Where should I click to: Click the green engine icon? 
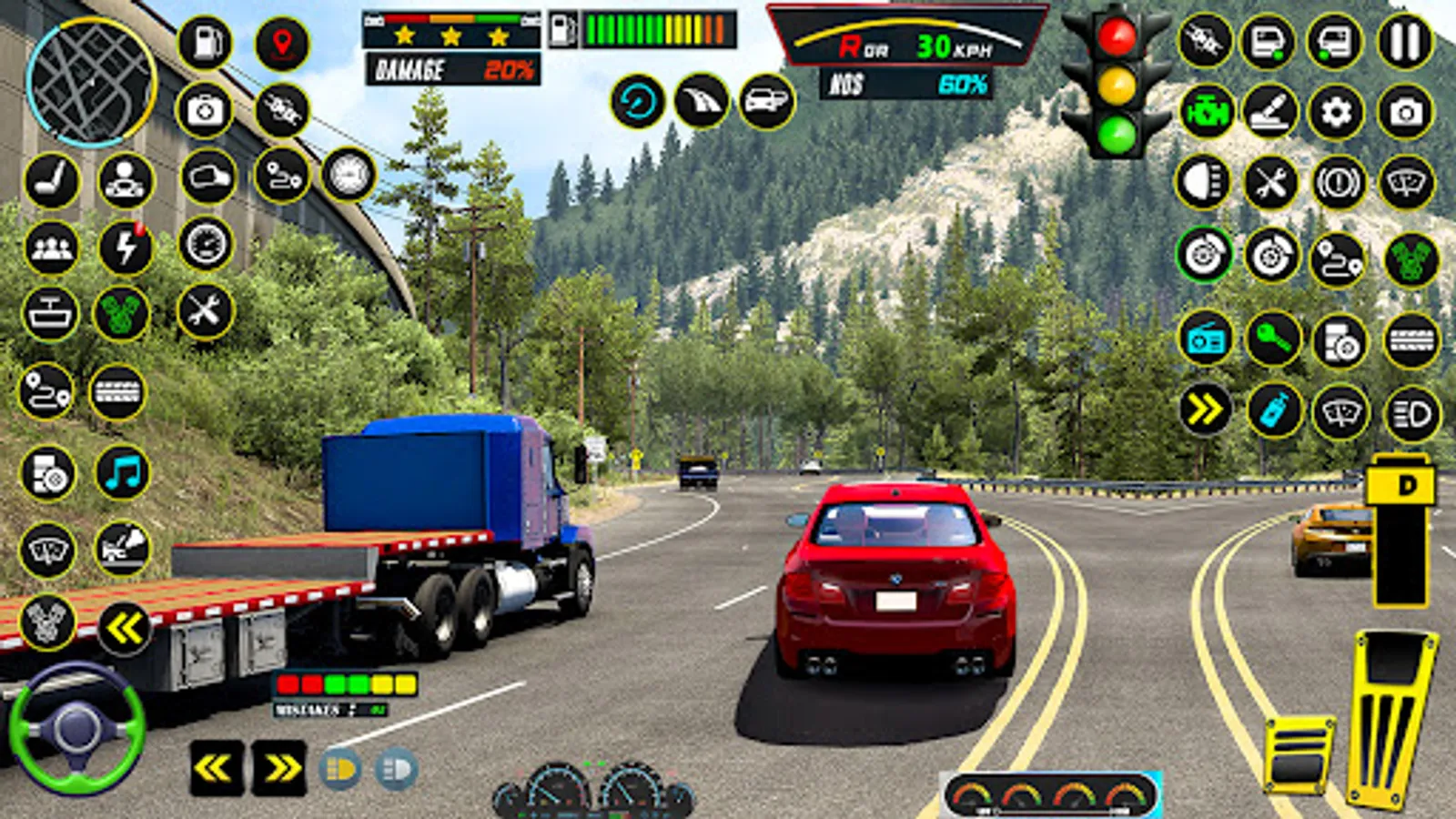point(1206,113)
